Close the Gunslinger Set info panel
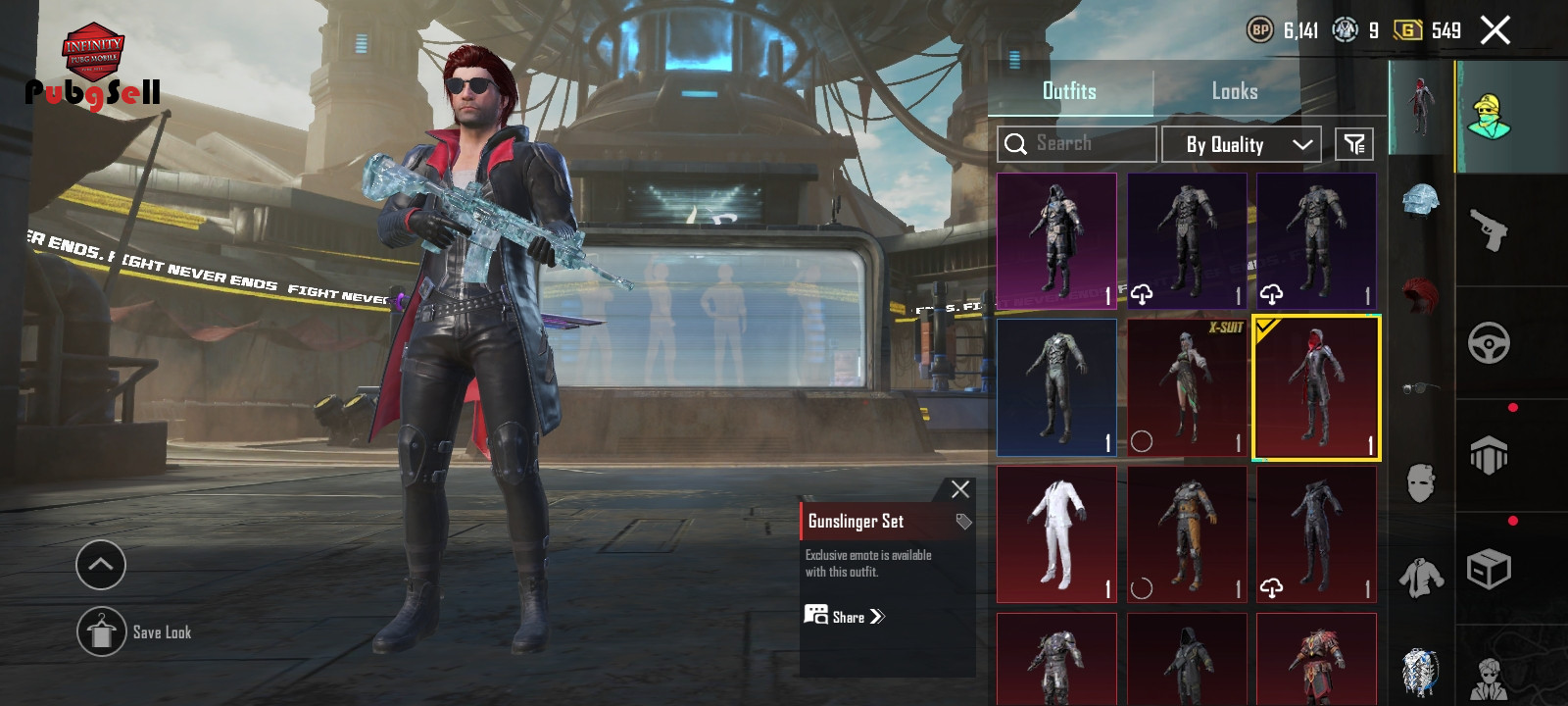Image resolution: width=1568 pixels, height=706 pixels. click(959, 489)
